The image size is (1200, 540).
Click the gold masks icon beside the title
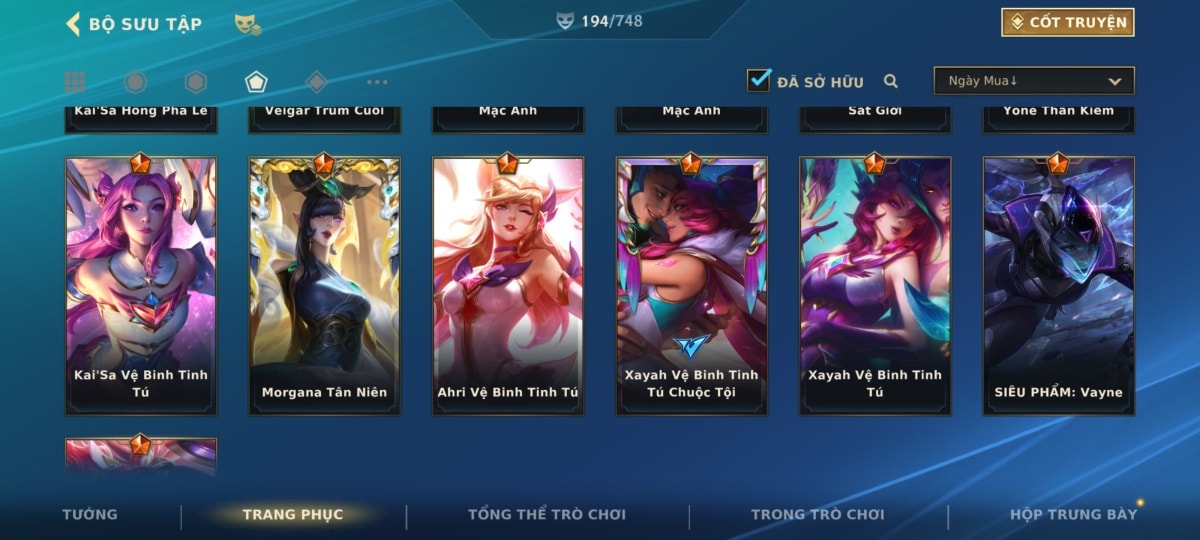click(x=248, y=24)
